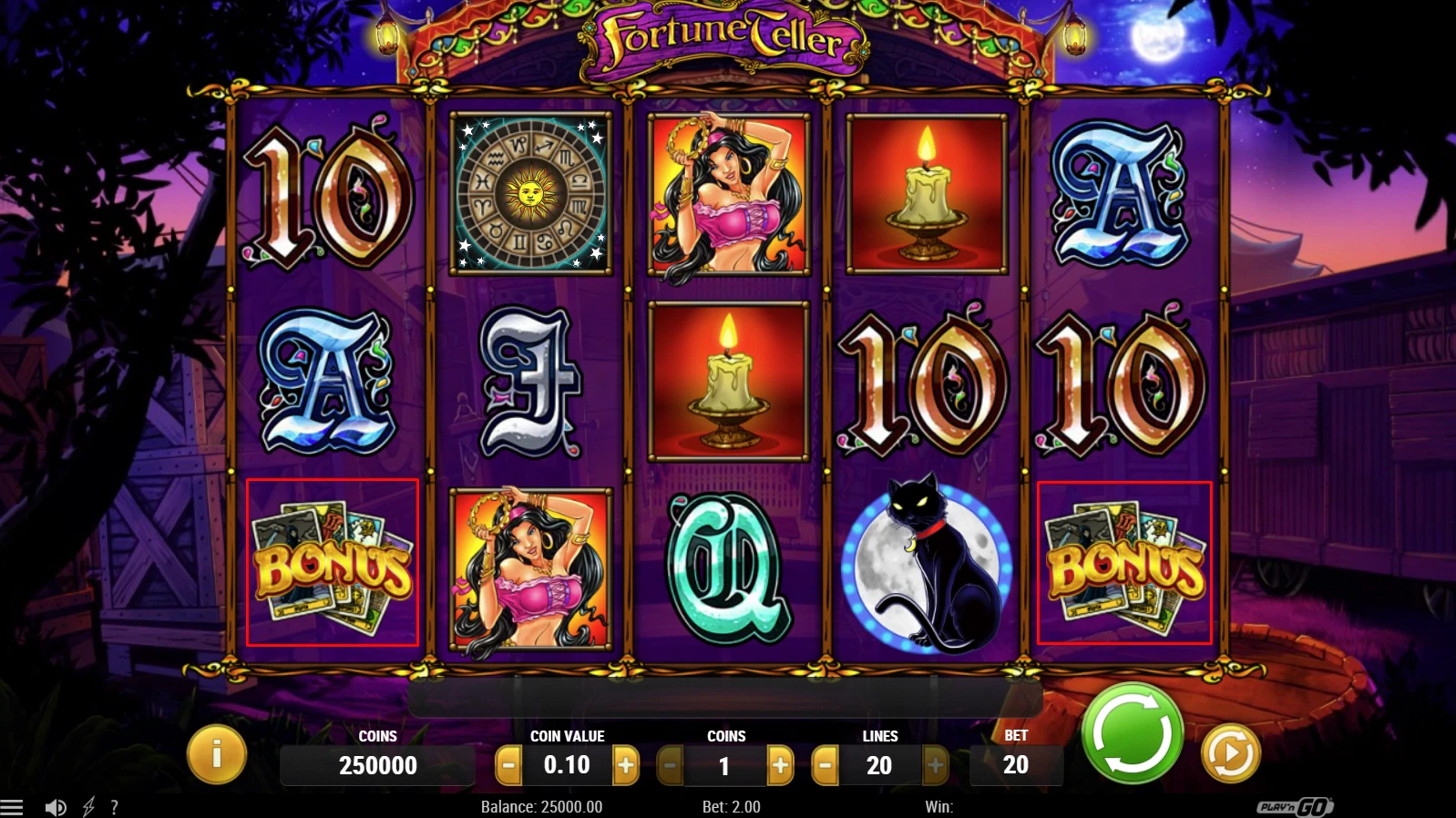Select the right highlighted Bonus symbol
1456x818 pixels.
tap(1124, 563)
